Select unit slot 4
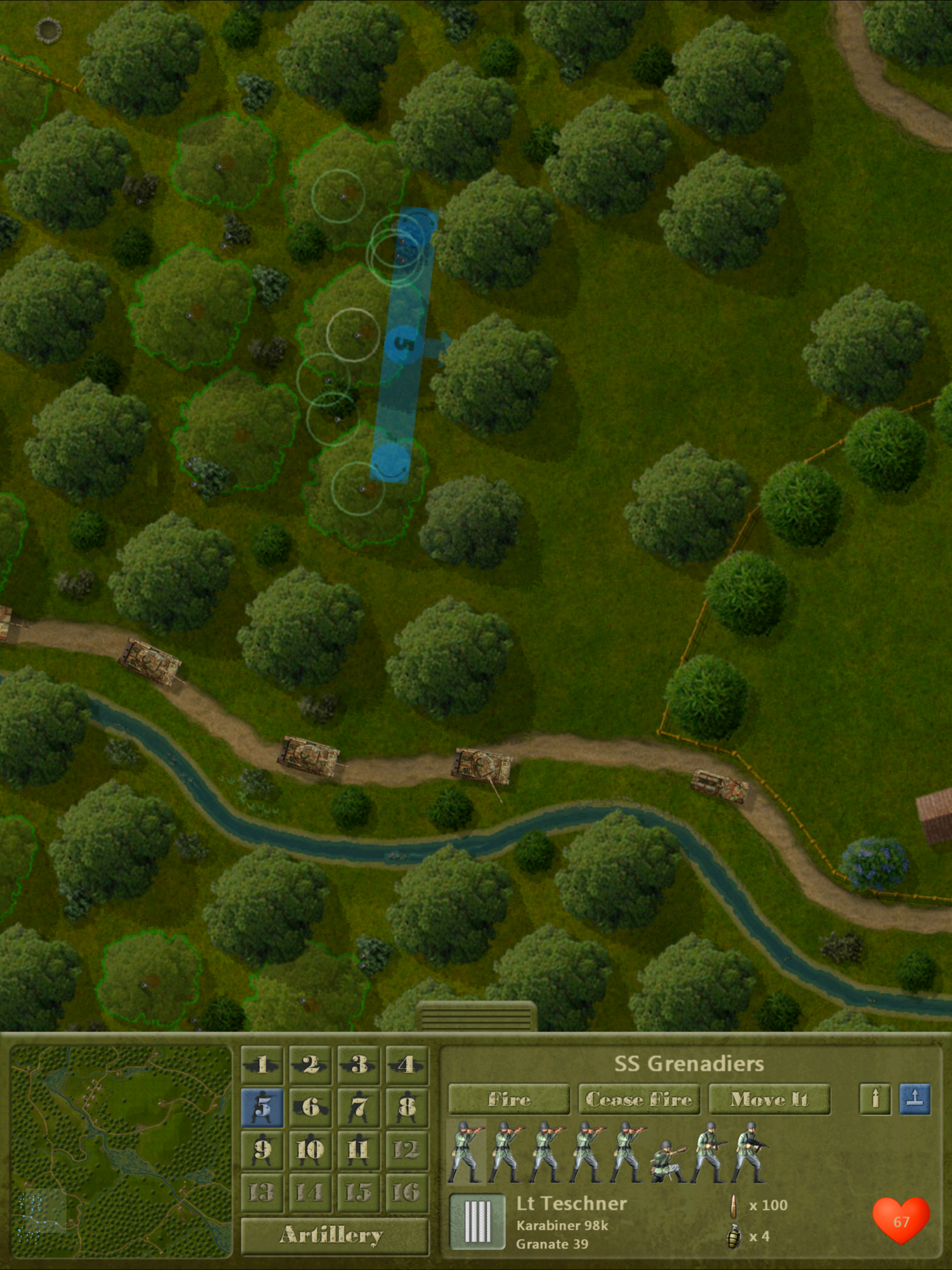The image size is (952, 1270). pyautogui.click(x=407, y=1065)
